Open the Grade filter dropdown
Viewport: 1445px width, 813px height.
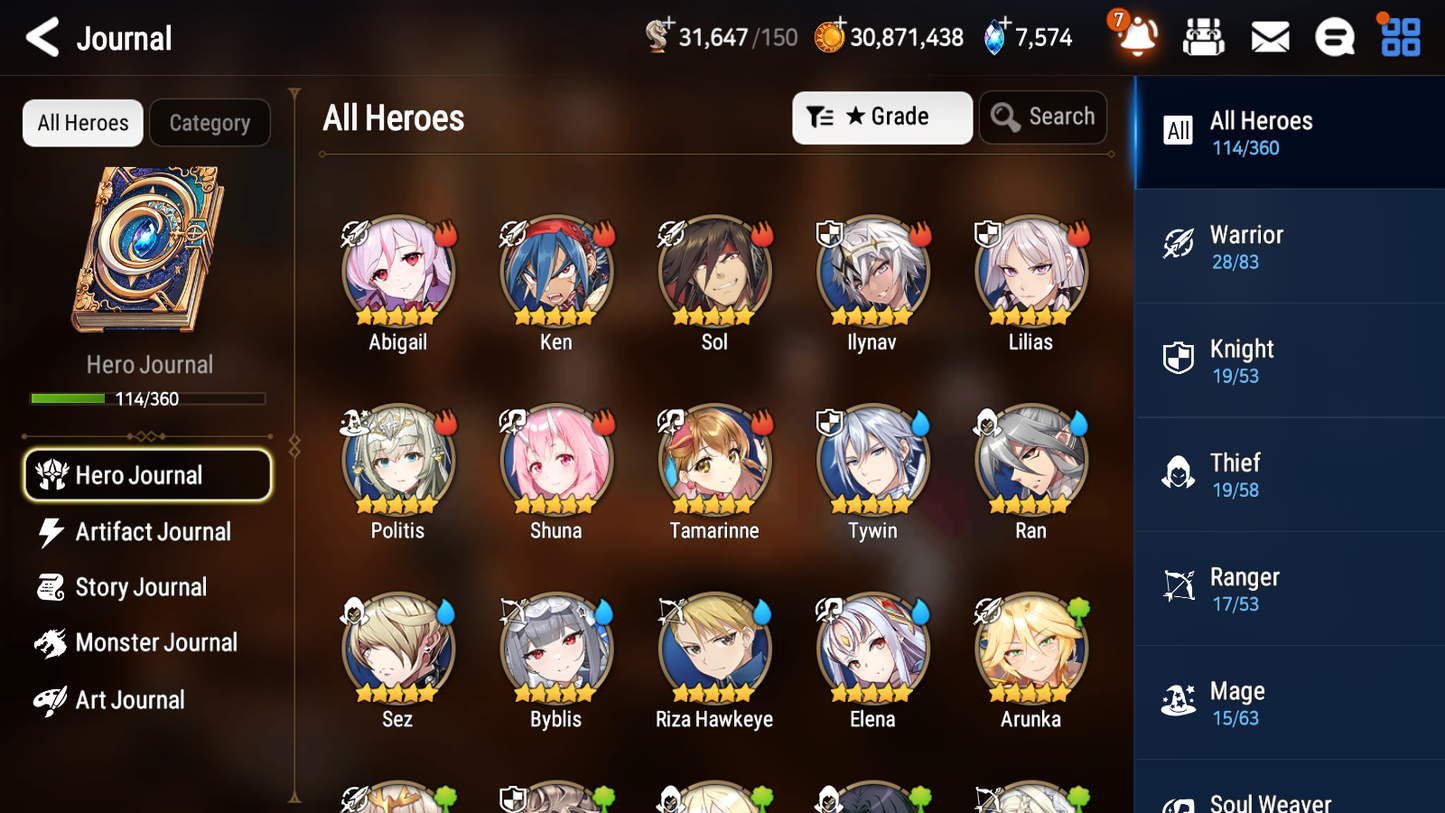click(882, 117)
